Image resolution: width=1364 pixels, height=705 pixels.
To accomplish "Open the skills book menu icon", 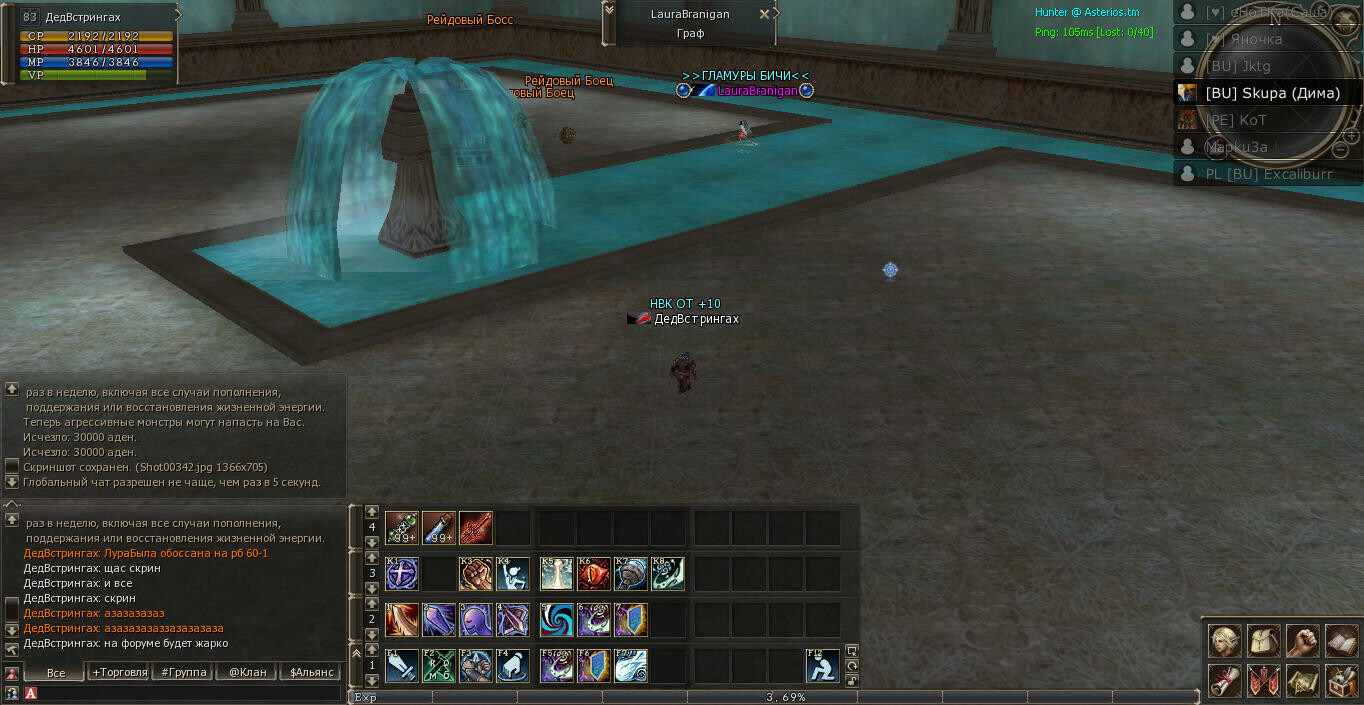I will pyautogui.click(x=1341, y=641).
